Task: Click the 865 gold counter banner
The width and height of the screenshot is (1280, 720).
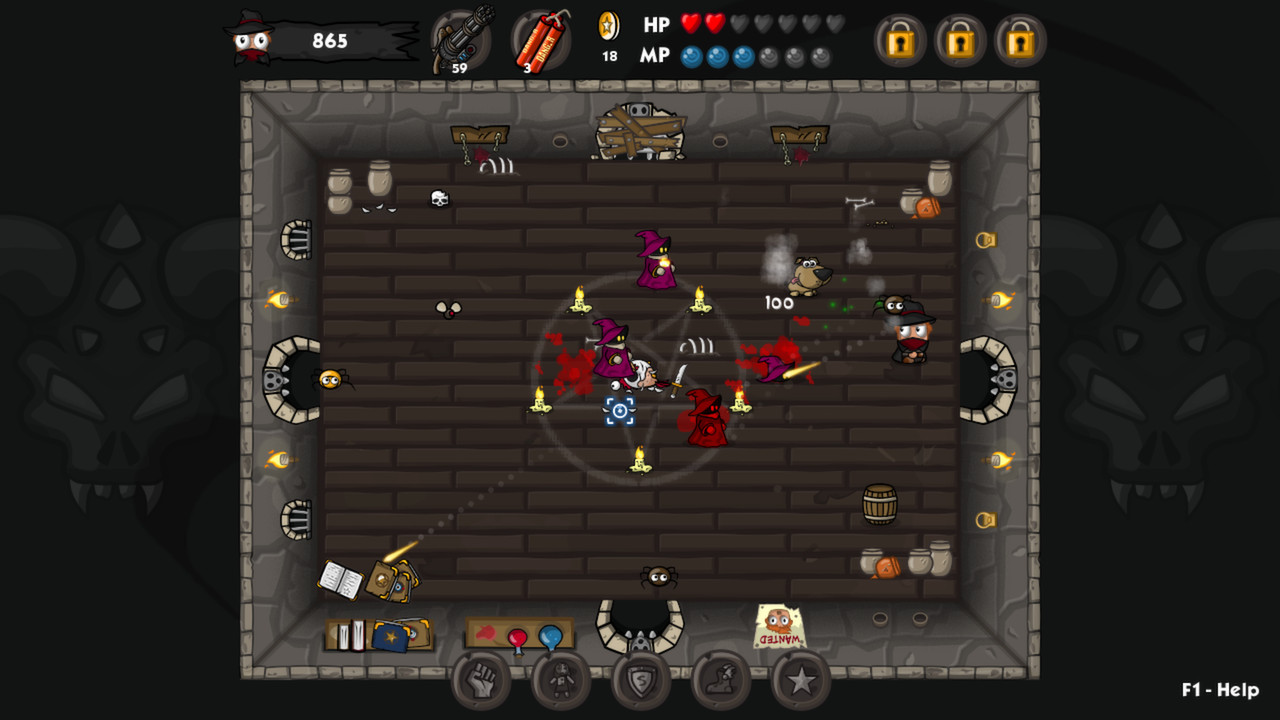Action: click(330, 42)
